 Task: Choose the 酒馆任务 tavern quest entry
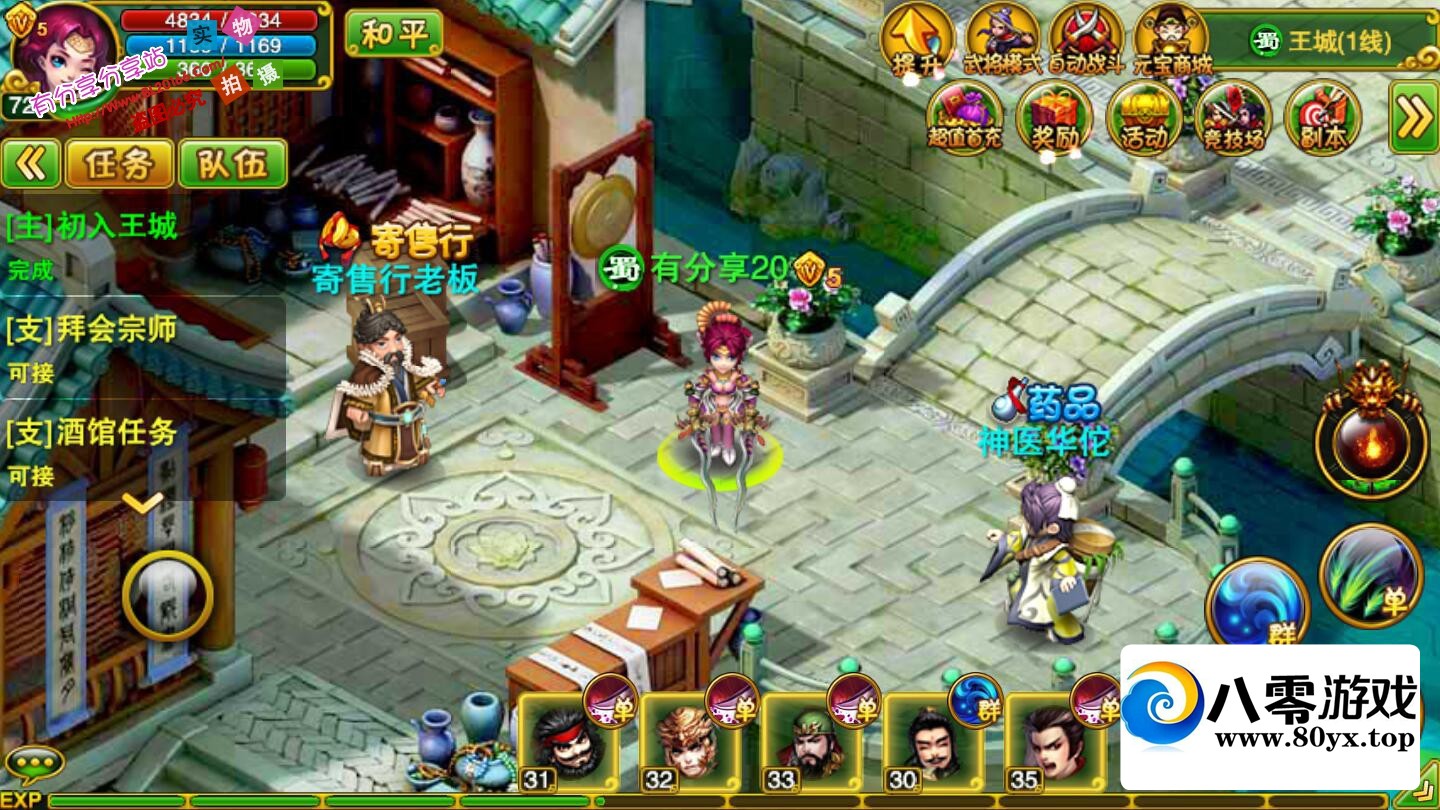tap(92, 433)
